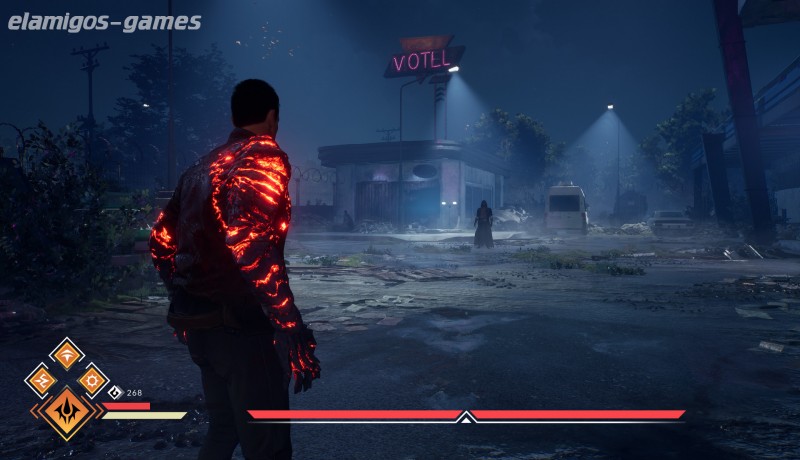
Task: Select the large trident-flame main ability
Action: coord(67,410)
